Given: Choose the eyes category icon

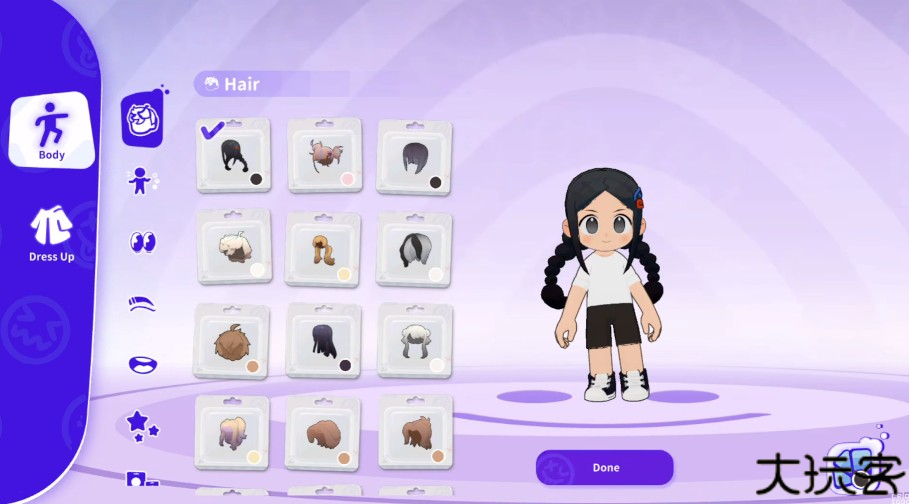Looking at the screenshot, I should [x=142, y=242].
